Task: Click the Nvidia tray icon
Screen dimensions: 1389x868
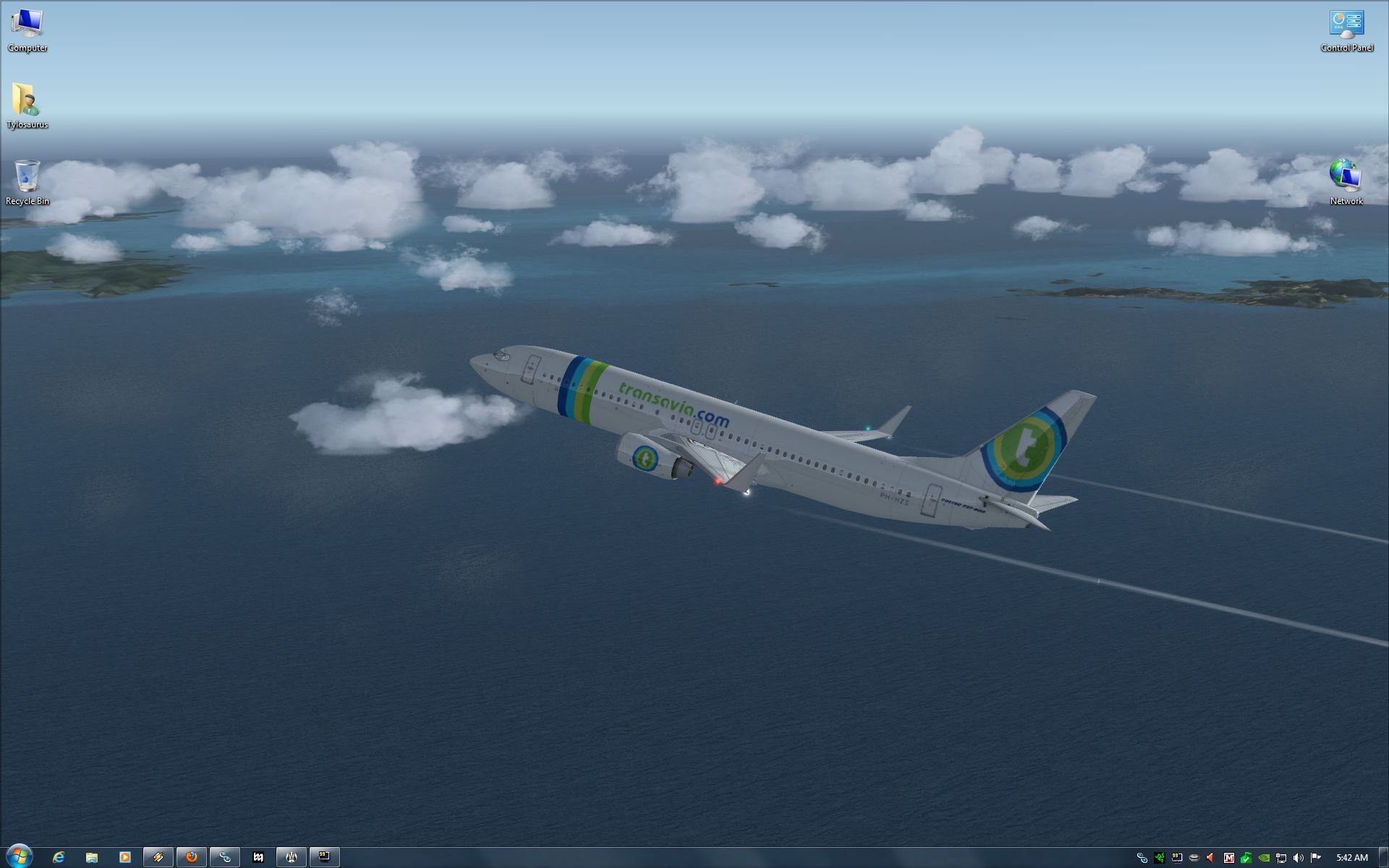Action: point(1264,858)
